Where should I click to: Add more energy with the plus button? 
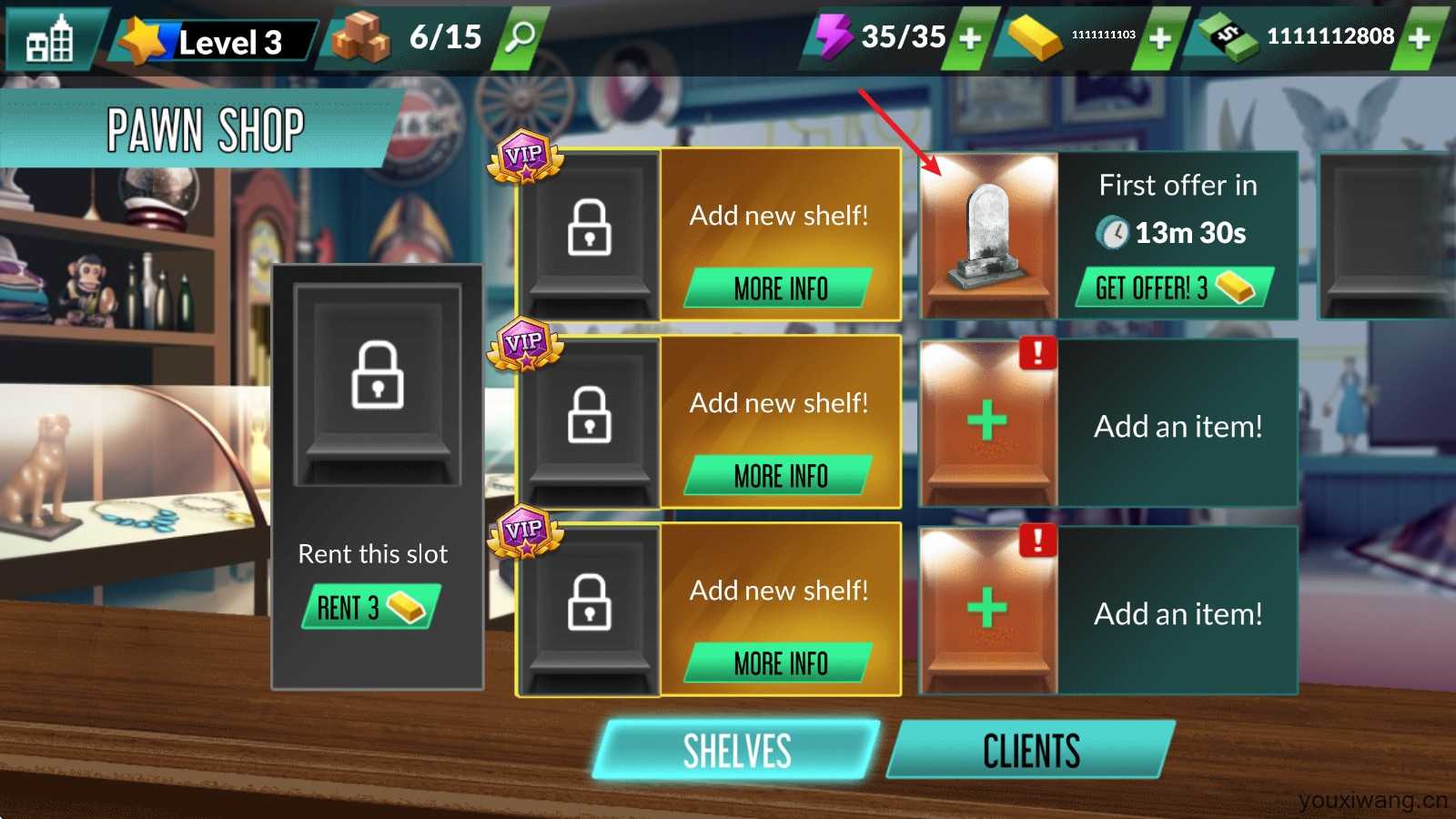pyautogui.click(x=970, y=38)
